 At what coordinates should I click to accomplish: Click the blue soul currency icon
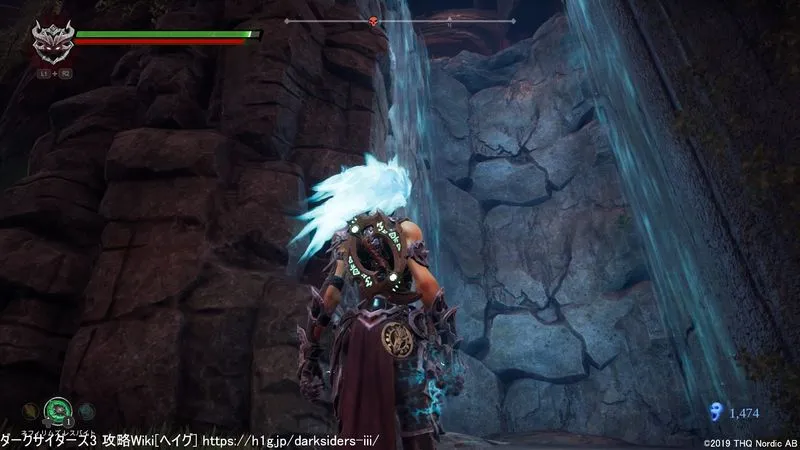point(713,411)
